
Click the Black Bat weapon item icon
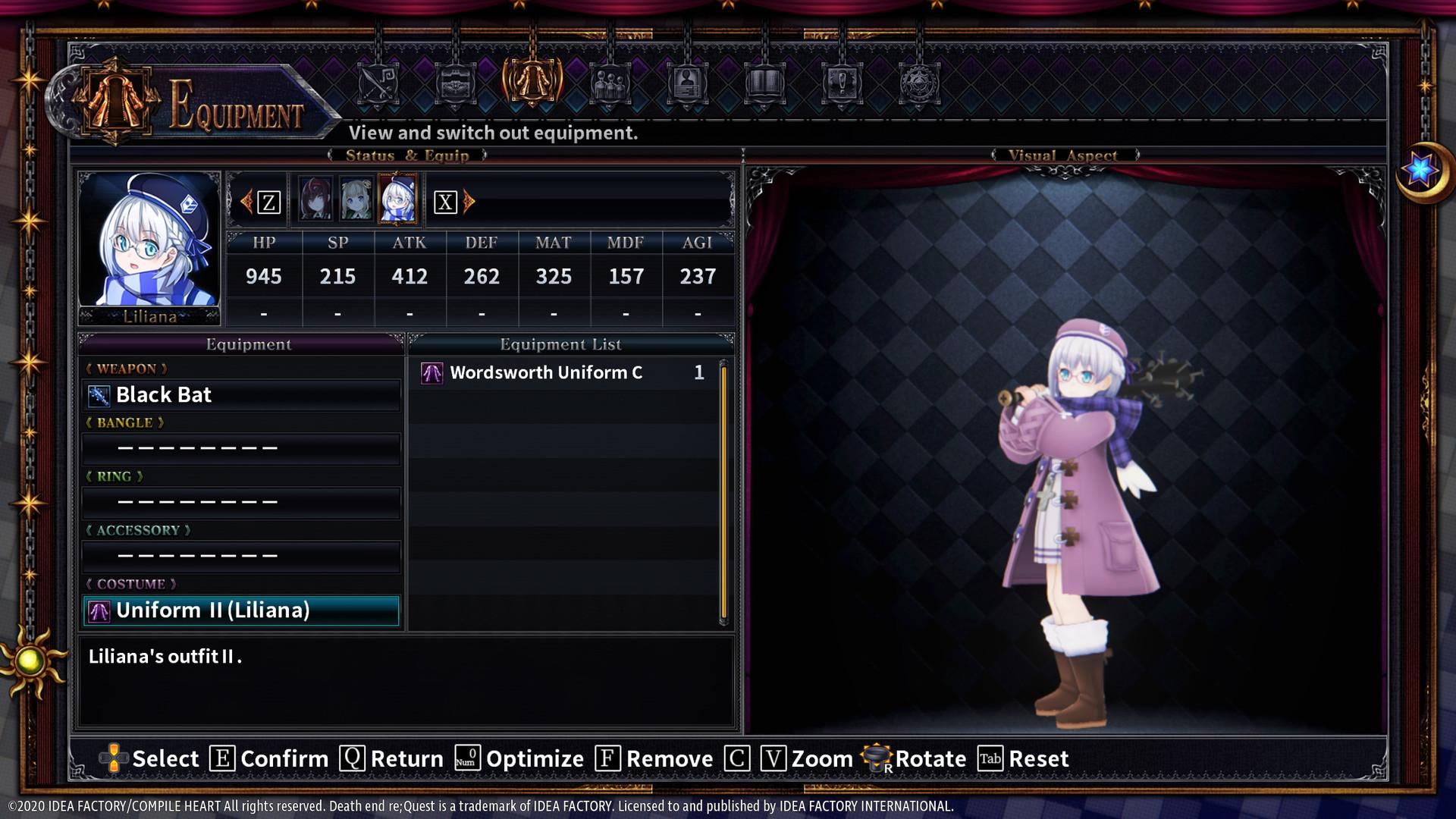pos(99,394)
